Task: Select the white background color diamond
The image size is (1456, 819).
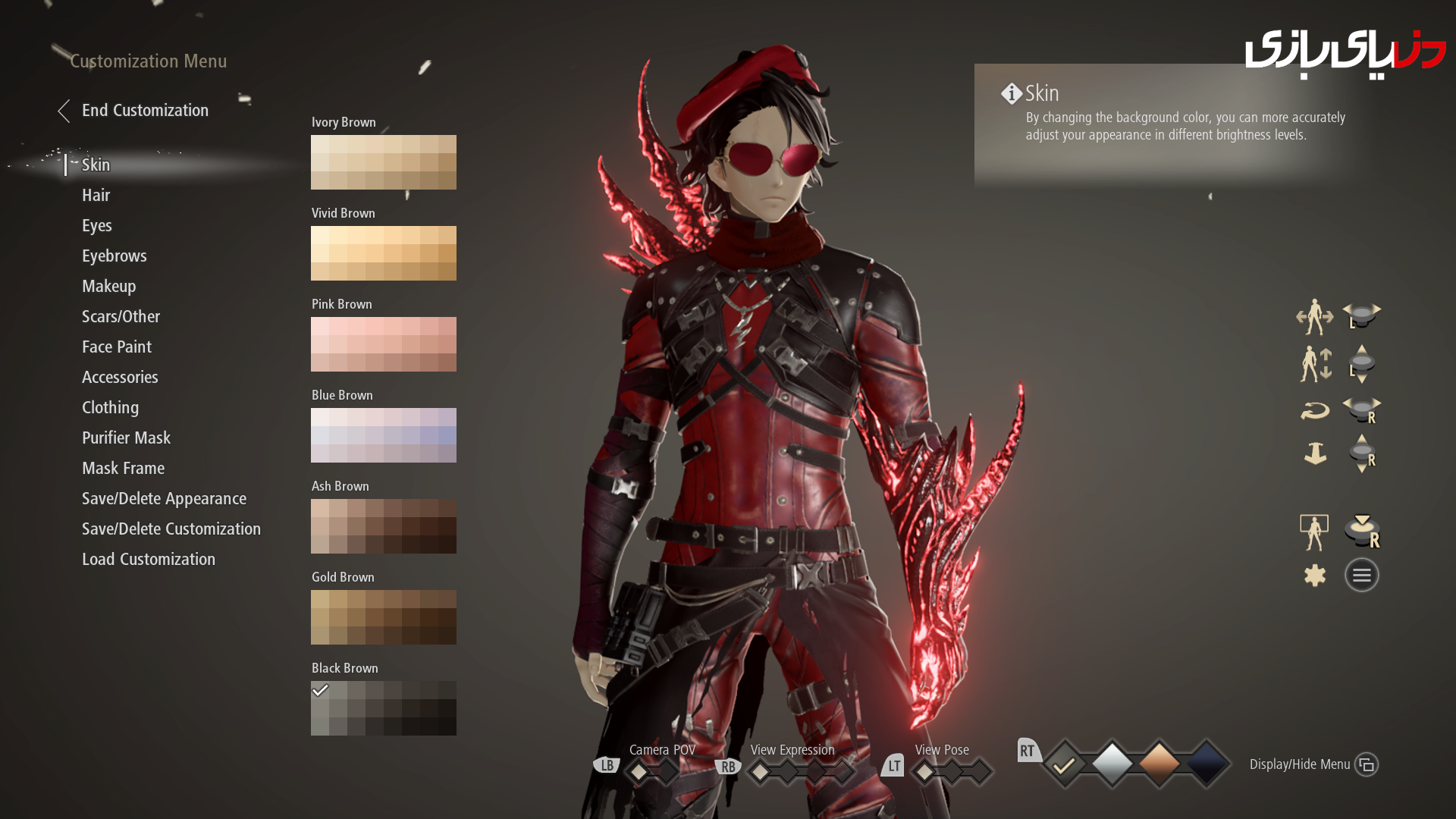Action: click(1112, 764)
